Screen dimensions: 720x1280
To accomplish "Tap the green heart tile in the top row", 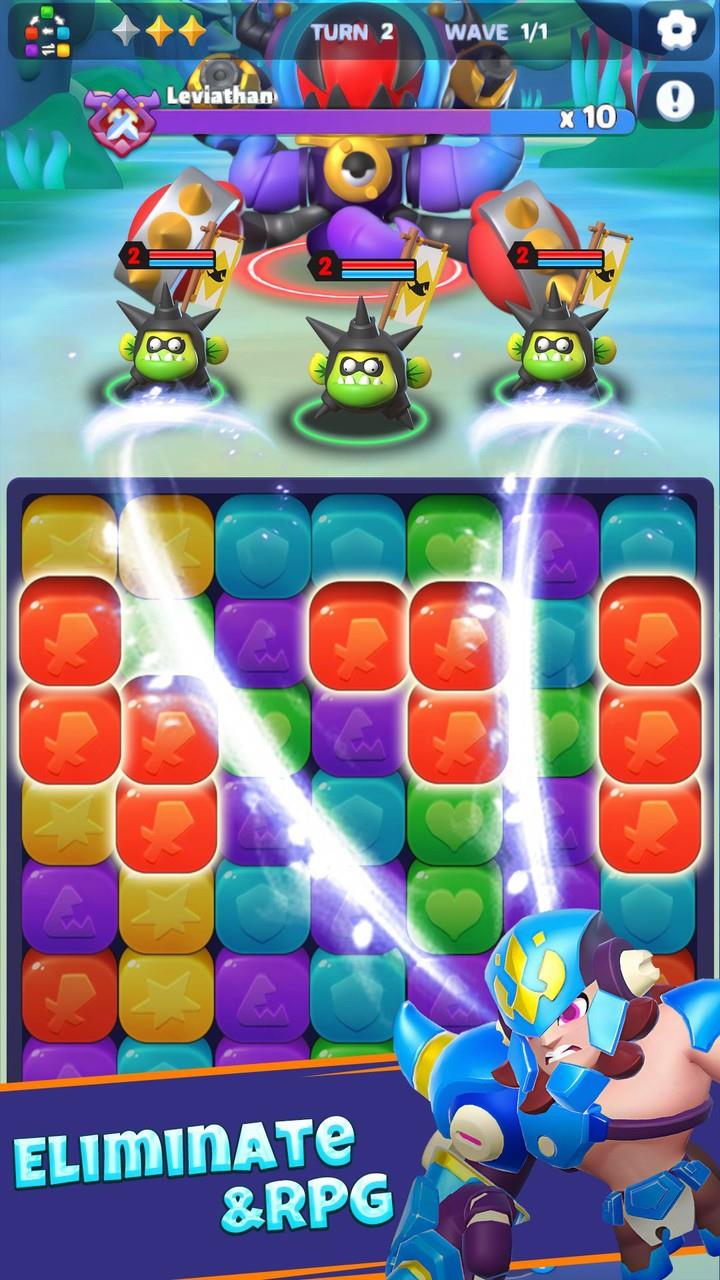I will click(452, 546).
